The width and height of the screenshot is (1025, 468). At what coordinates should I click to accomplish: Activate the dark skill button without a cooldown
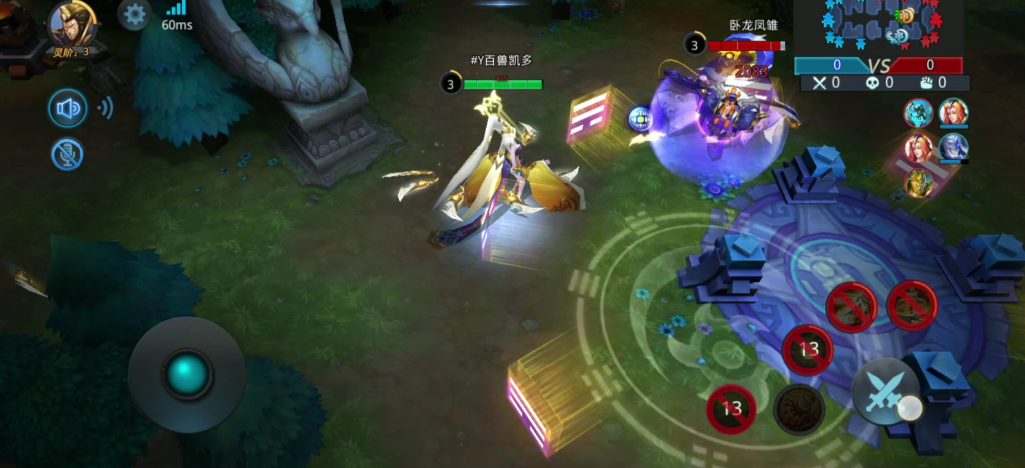(x=799, y=408)
